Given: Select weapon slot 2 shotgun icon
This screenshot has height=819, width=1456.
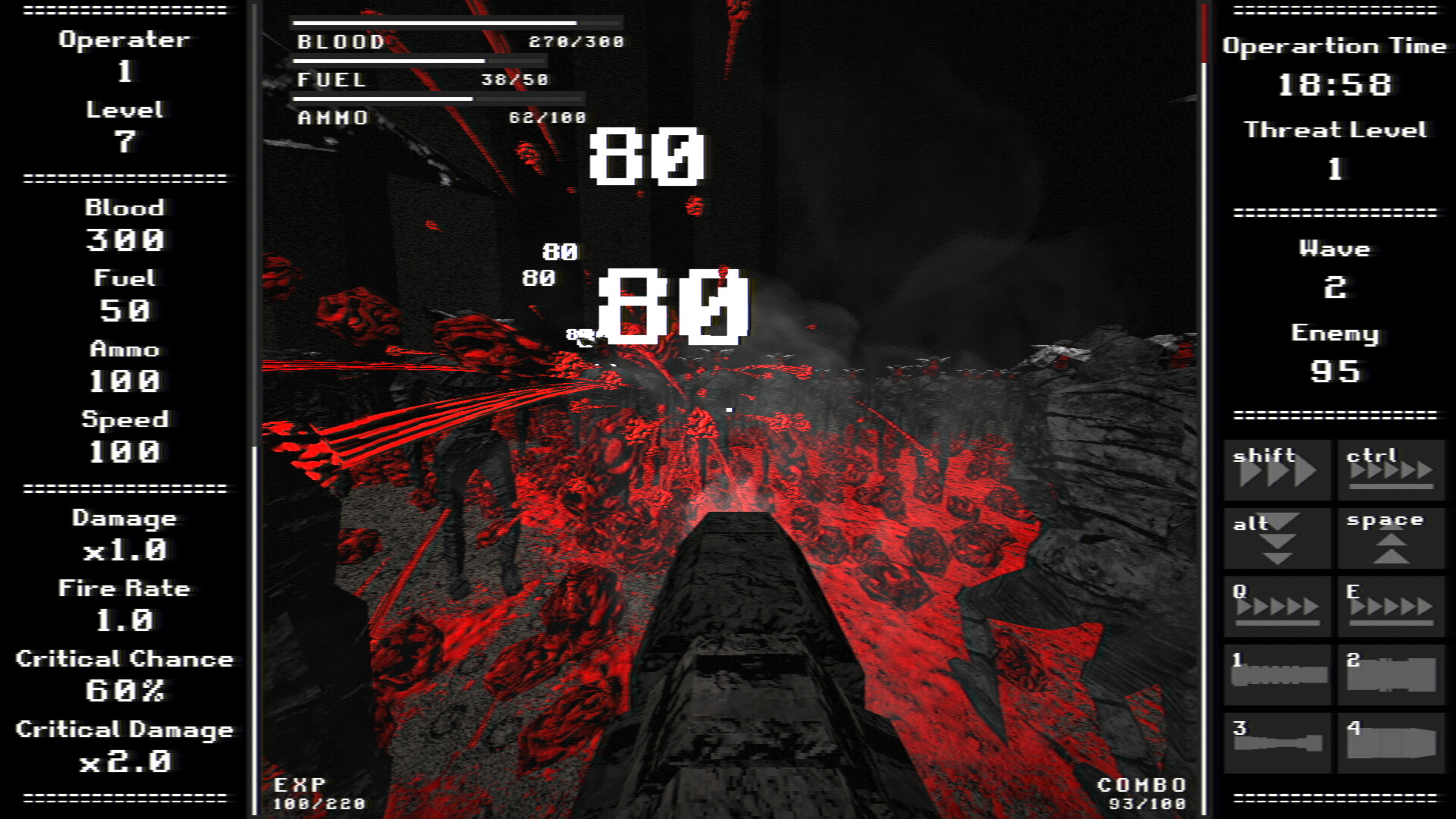Looking at the screenshot, I should [1392, 673].
